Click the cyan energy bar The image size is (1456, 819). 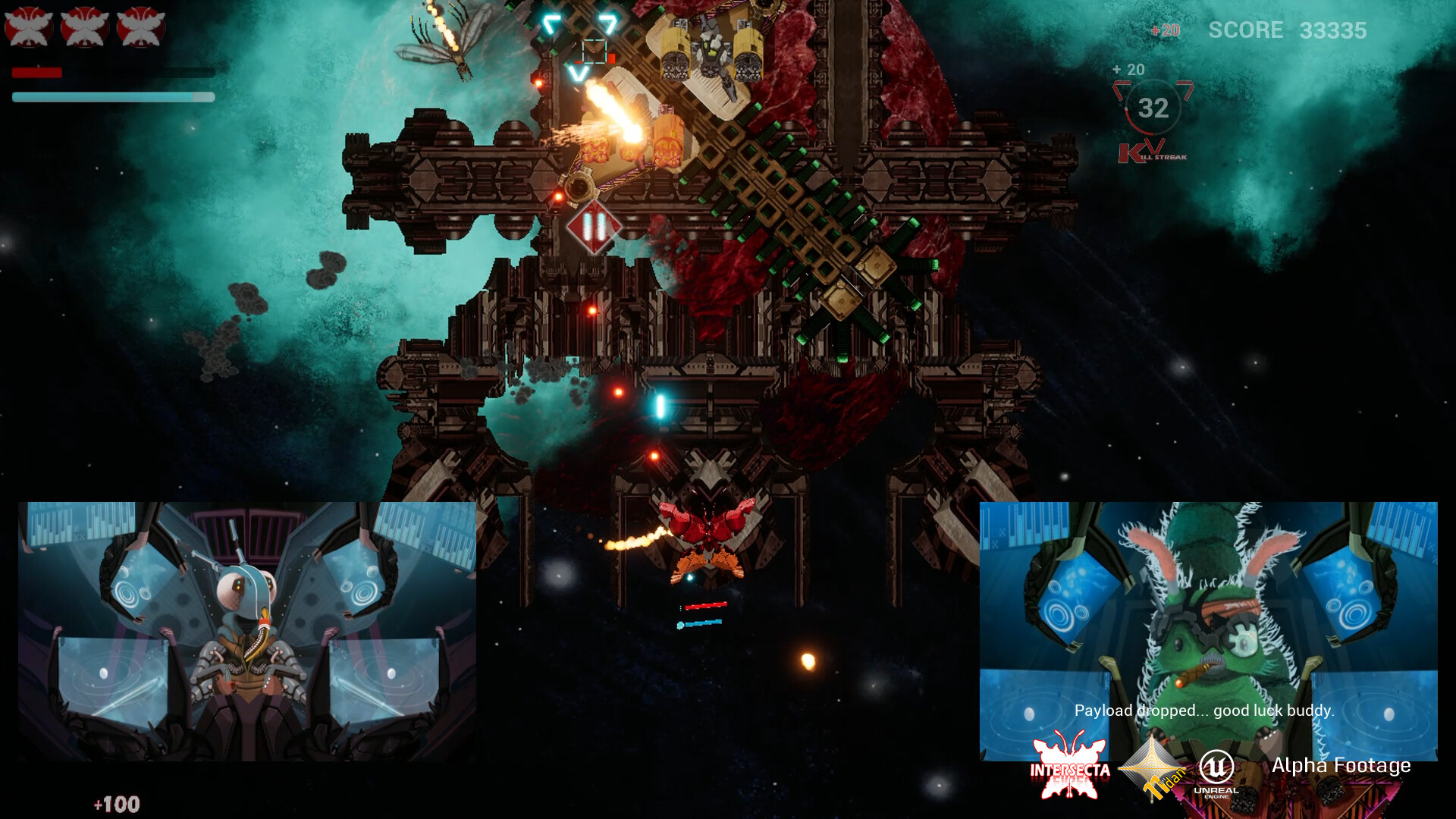tap(112, 97)
